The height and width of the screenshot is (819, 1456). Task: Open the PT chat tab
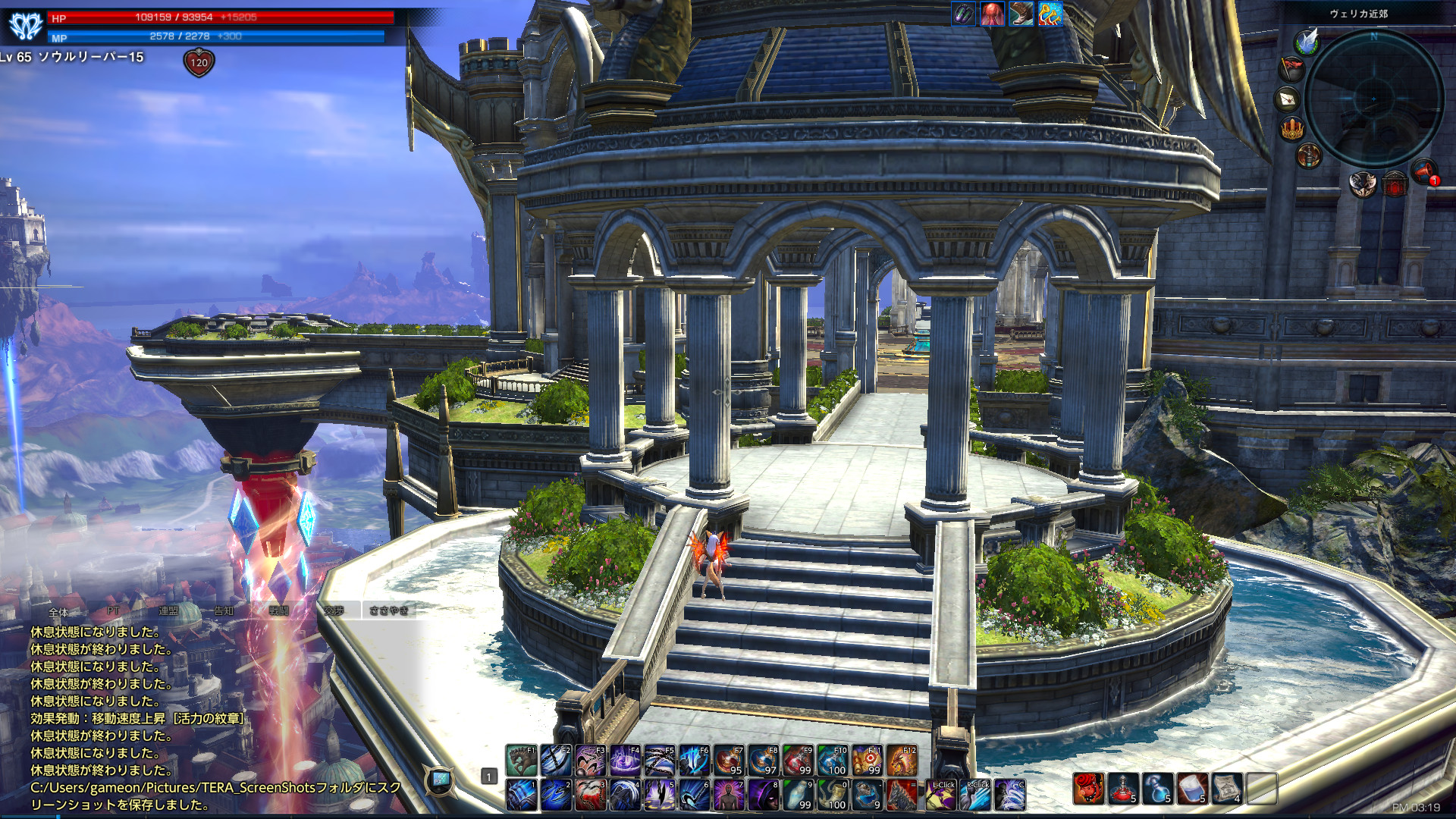coord(113,610)
